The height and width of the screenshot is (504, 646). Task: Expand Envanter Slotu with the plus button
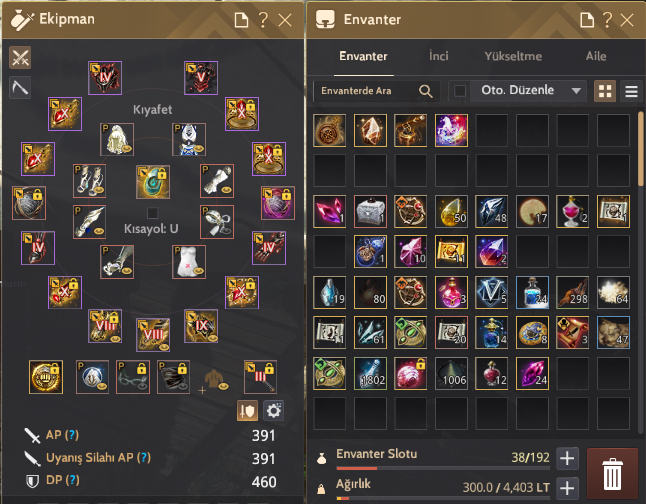click(567, 458)
